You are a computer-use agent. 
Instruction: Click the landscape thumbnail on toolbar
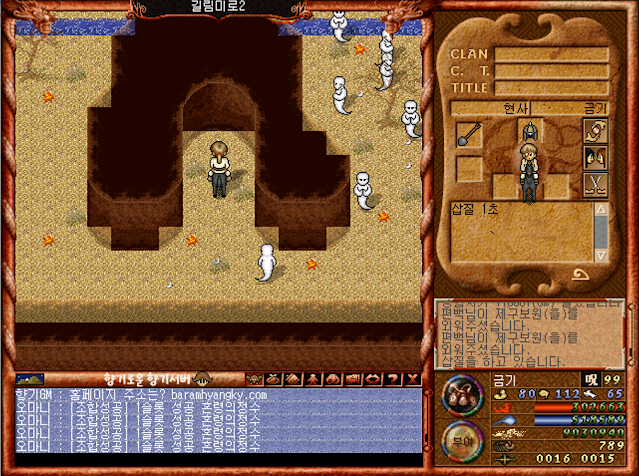point(30,379)
